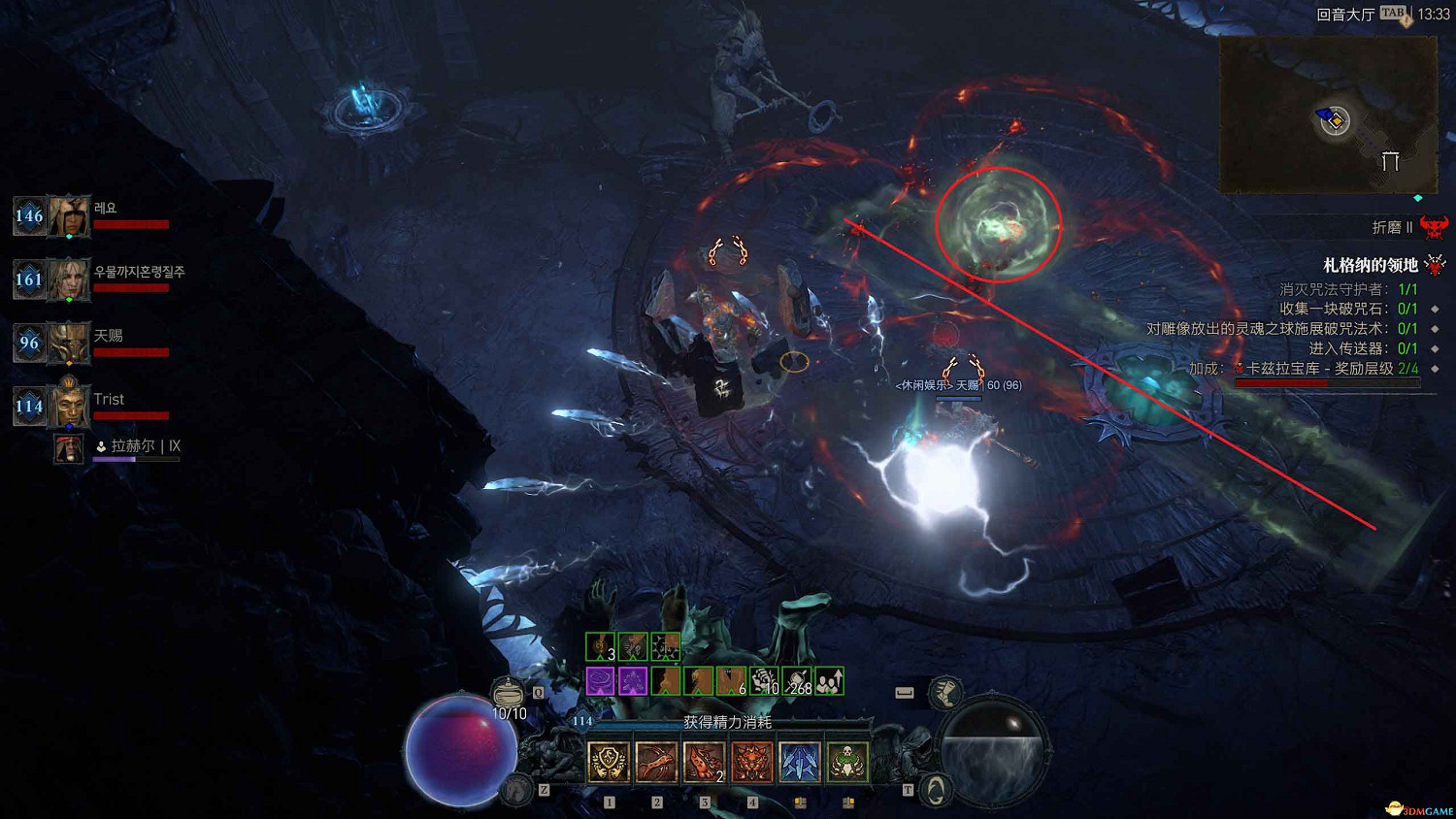1456x819 pixels.
Task: Activate the red claw skill in slot 2
Action: [656, 763]
